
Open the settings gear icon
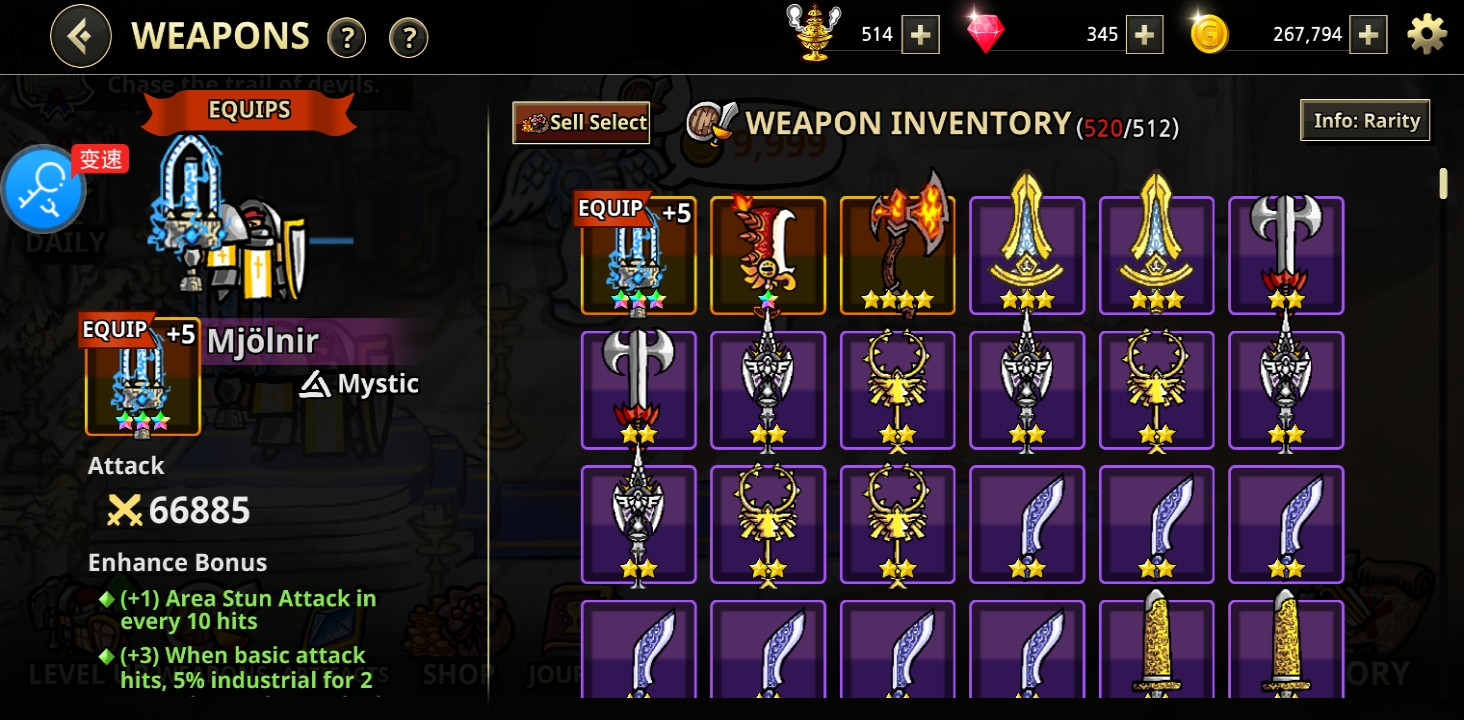[1427, 35]
